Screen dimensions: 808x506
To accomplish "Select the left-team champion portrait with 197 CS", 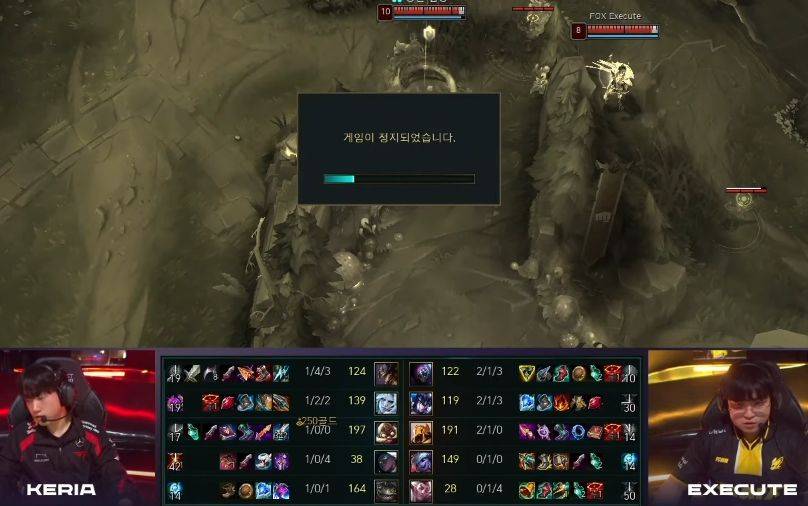I will click(386, 432).
